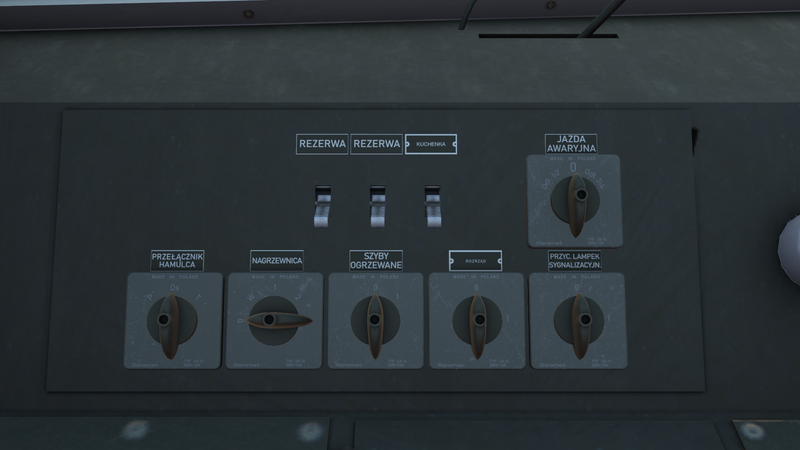Switch on the Szyby Ogrzewane knob

pos(375,321)
